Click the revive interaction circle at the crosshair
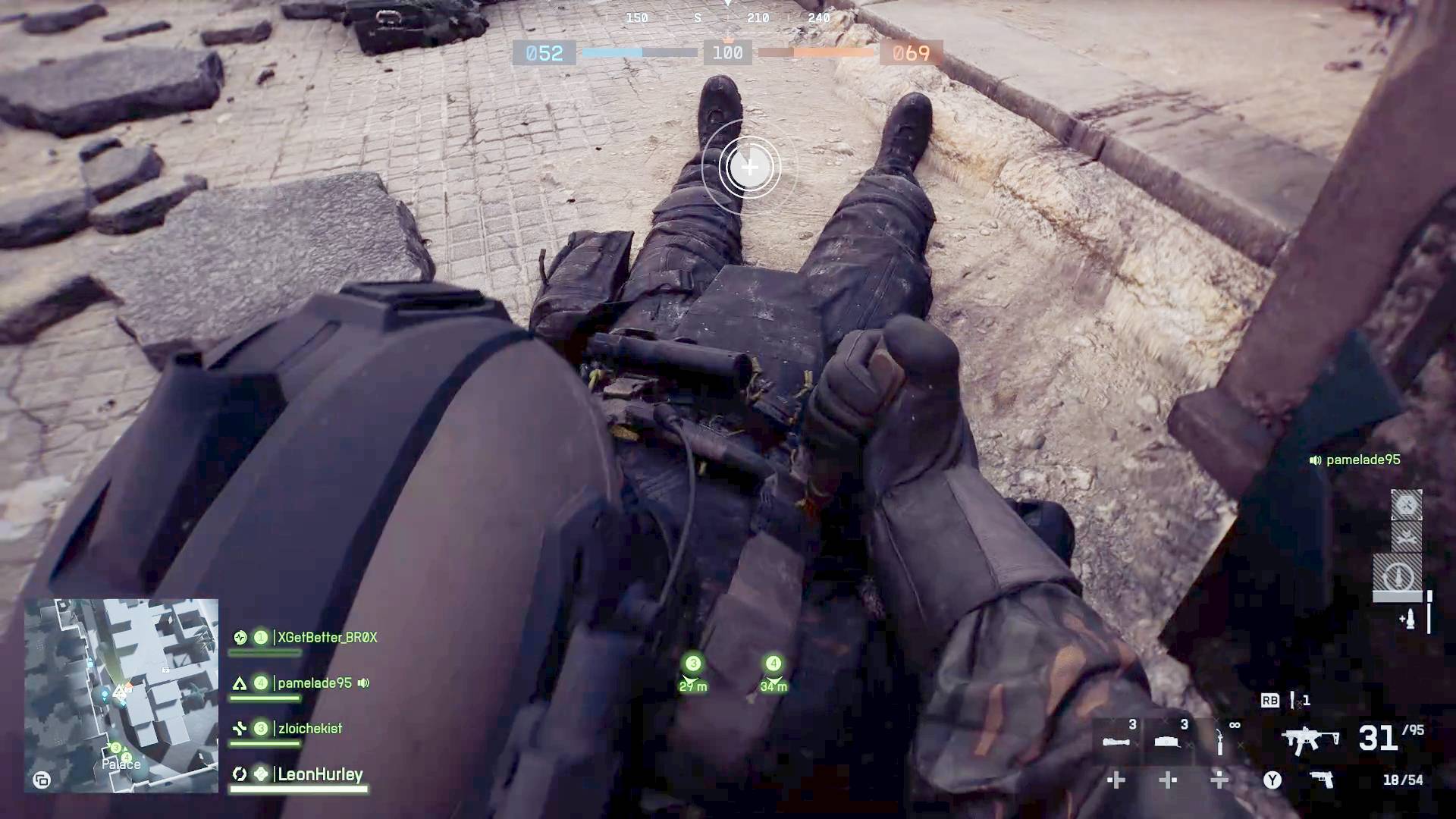 749,168
